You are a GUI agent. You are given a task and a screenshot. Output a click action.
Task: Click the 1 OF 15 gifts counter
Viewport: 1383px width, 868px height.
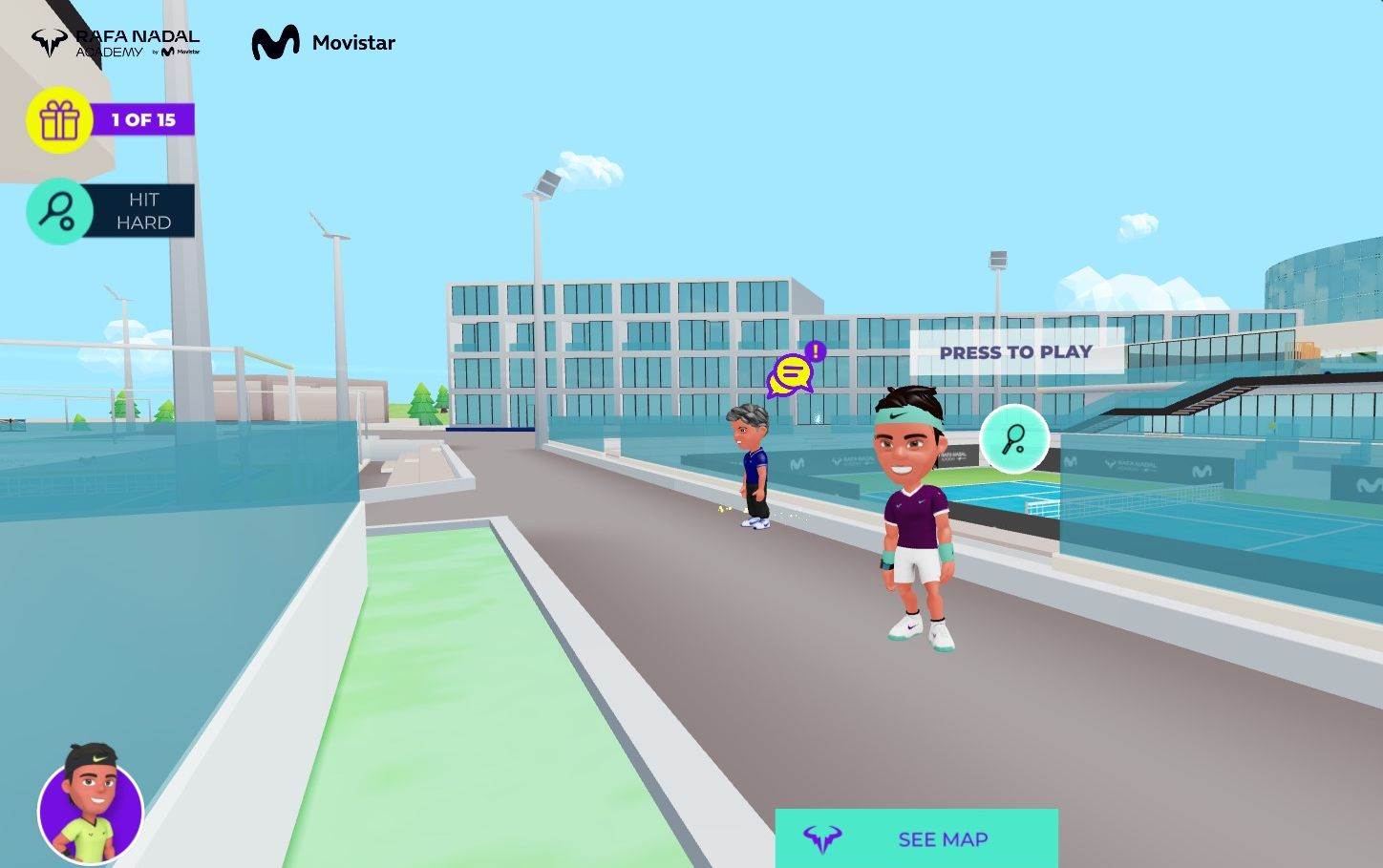(143, 119)
